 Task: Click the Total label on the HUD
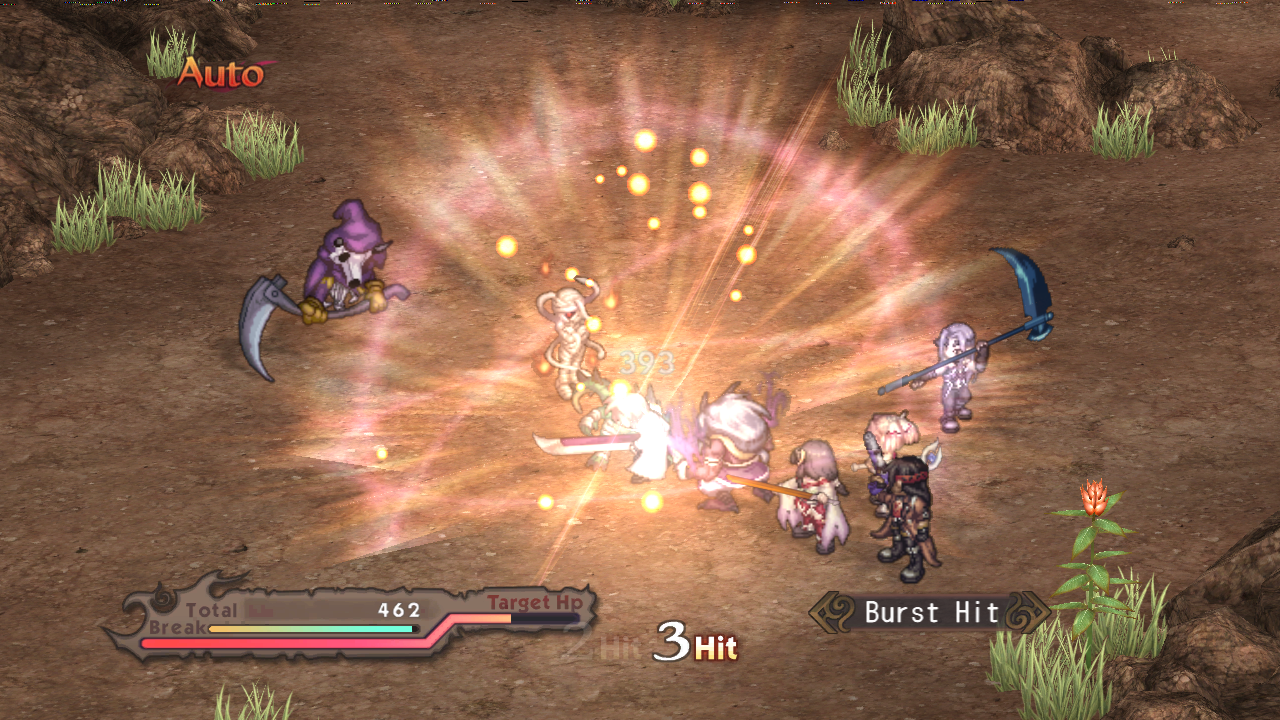click(x=210, y=608)
